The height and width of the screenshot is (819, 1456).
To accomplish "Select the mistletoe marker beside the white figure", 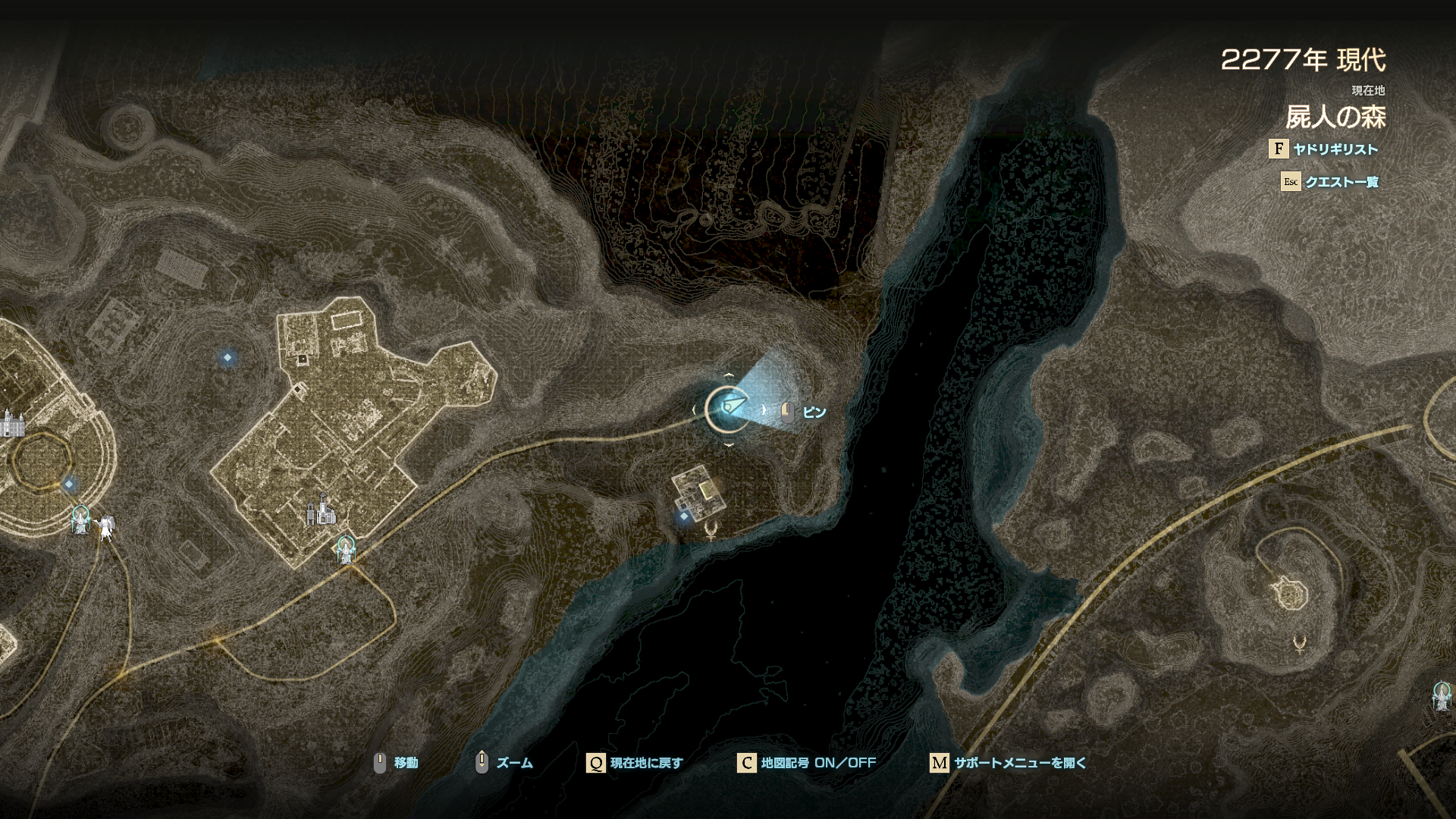I will pyautogui.click(x=80, y=520).
